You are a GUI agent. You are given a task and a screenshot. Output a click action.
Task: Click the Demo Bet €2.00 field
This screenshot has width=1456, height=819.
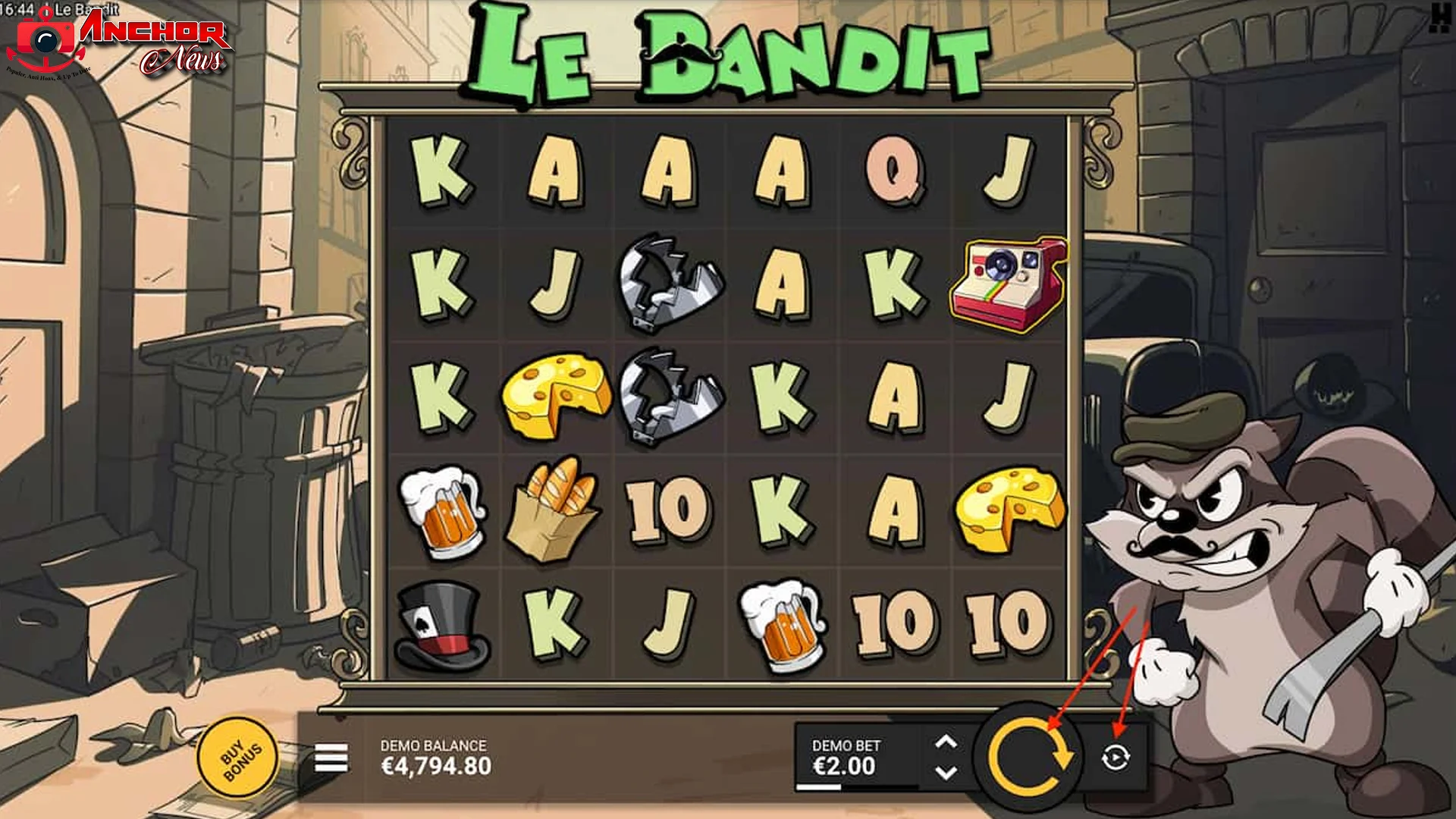pyautogui.click(x=846, y=755)
